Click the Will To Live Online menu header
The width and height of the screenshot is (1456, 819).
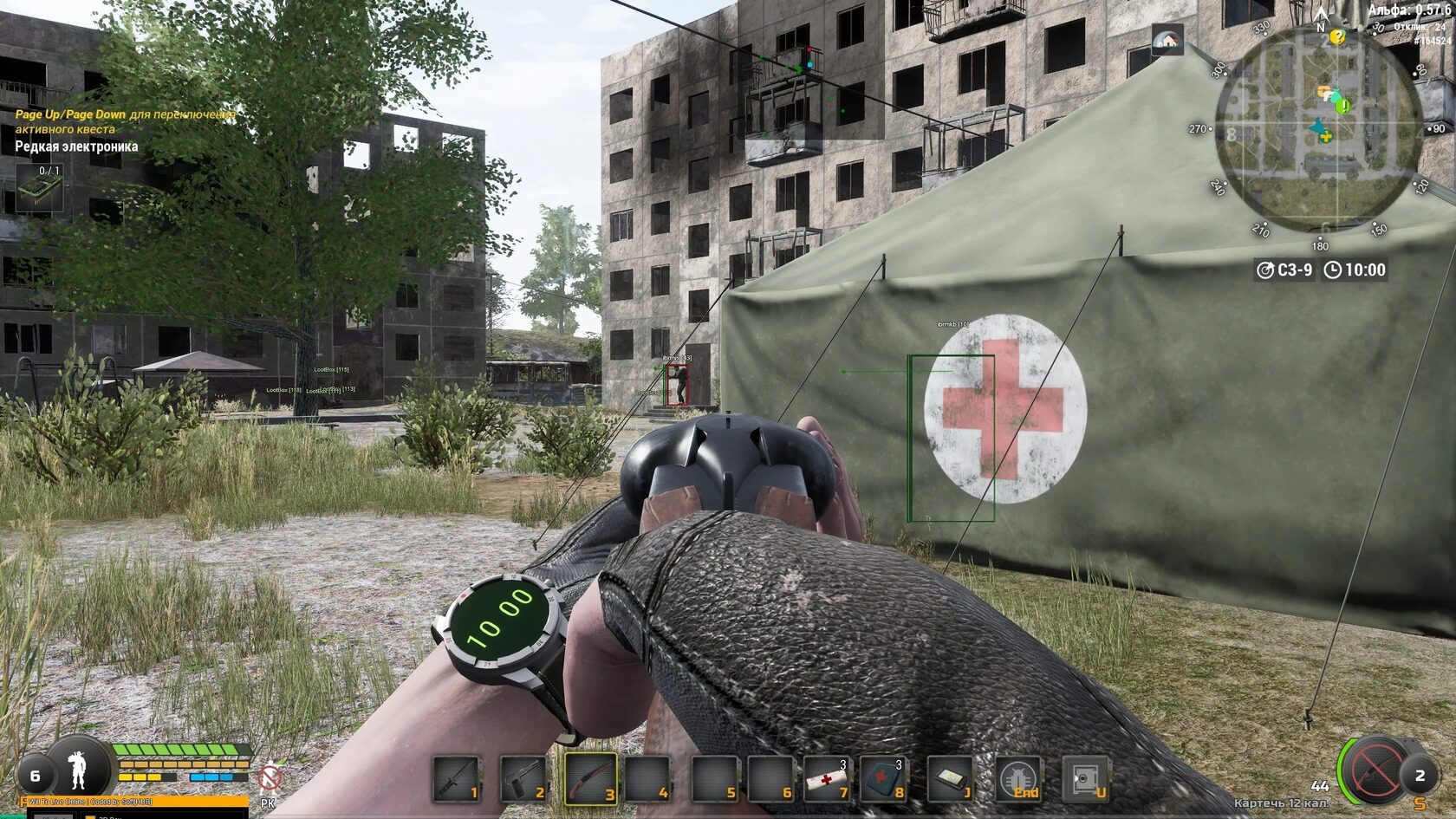point(91,803)
